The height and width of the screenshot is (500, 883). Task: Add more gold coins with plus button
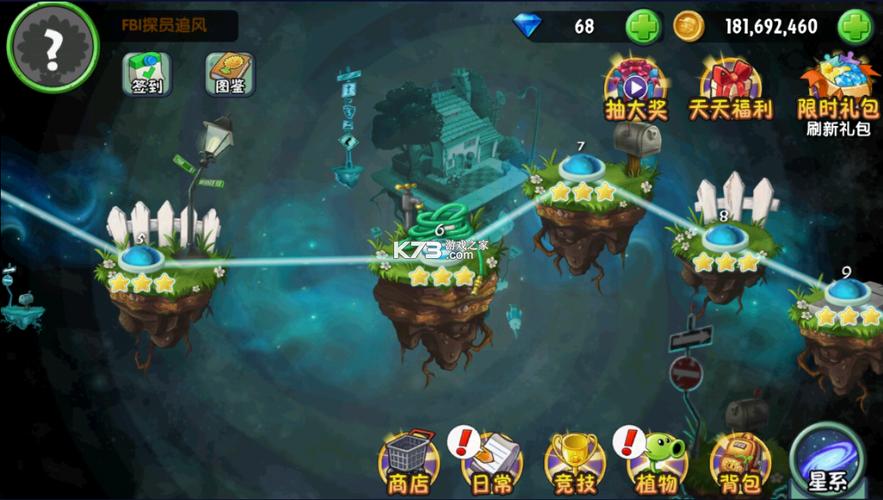pyautogui.click(x=855, y=27)
